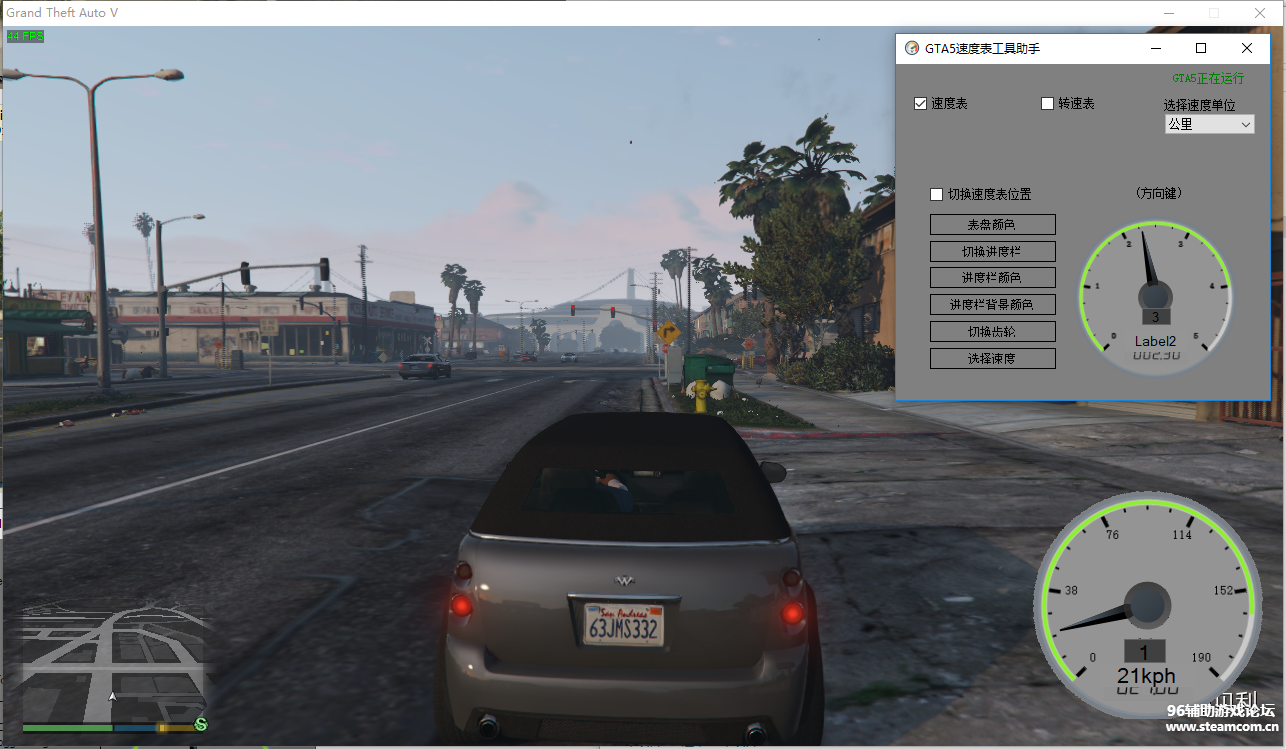
Task: Open the 公里 speed unit dropdown
Action: (1209, 124)
